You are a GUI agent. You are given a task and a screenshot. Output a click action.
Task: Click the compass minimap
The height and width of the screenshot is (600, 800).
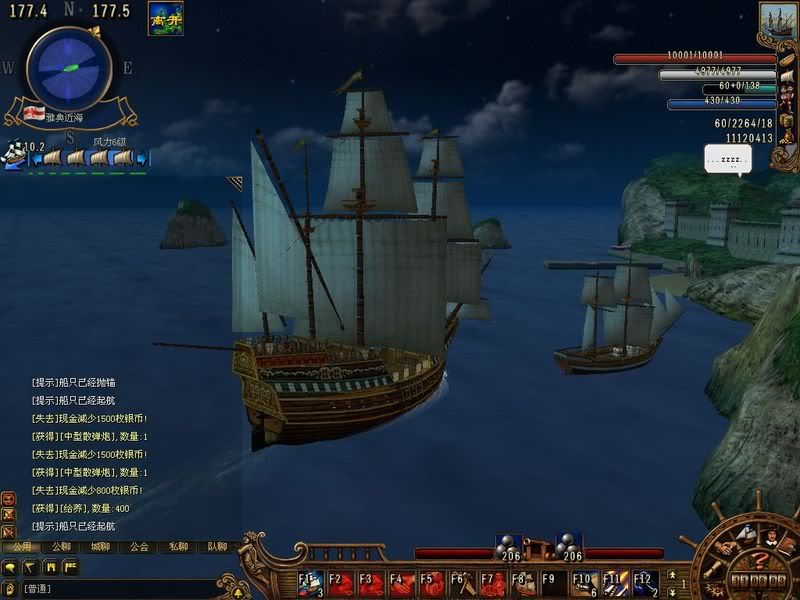click(x=68, y=67)
